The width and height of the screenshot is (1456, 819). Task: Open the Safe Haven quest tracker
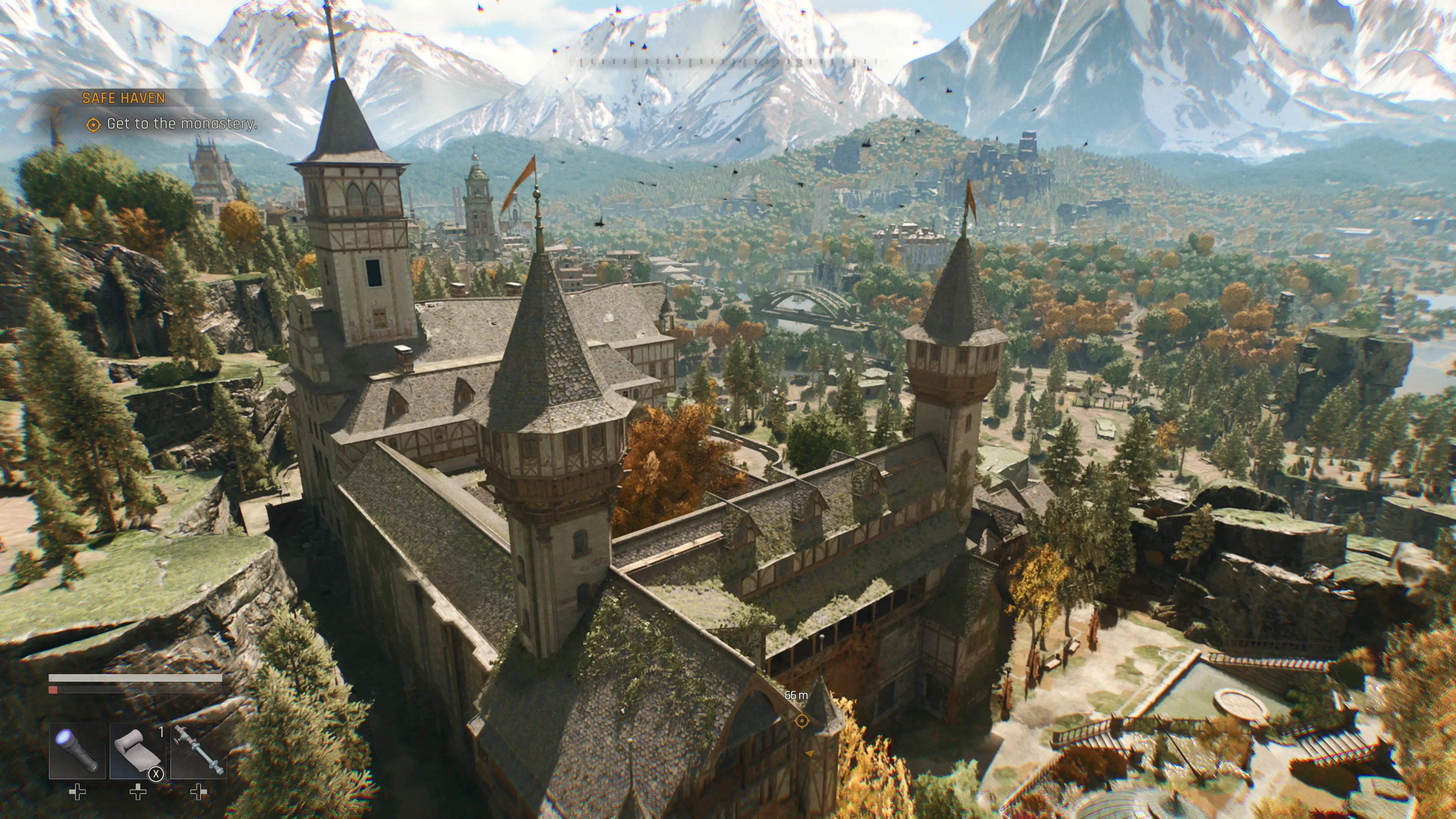click(124, 98)
